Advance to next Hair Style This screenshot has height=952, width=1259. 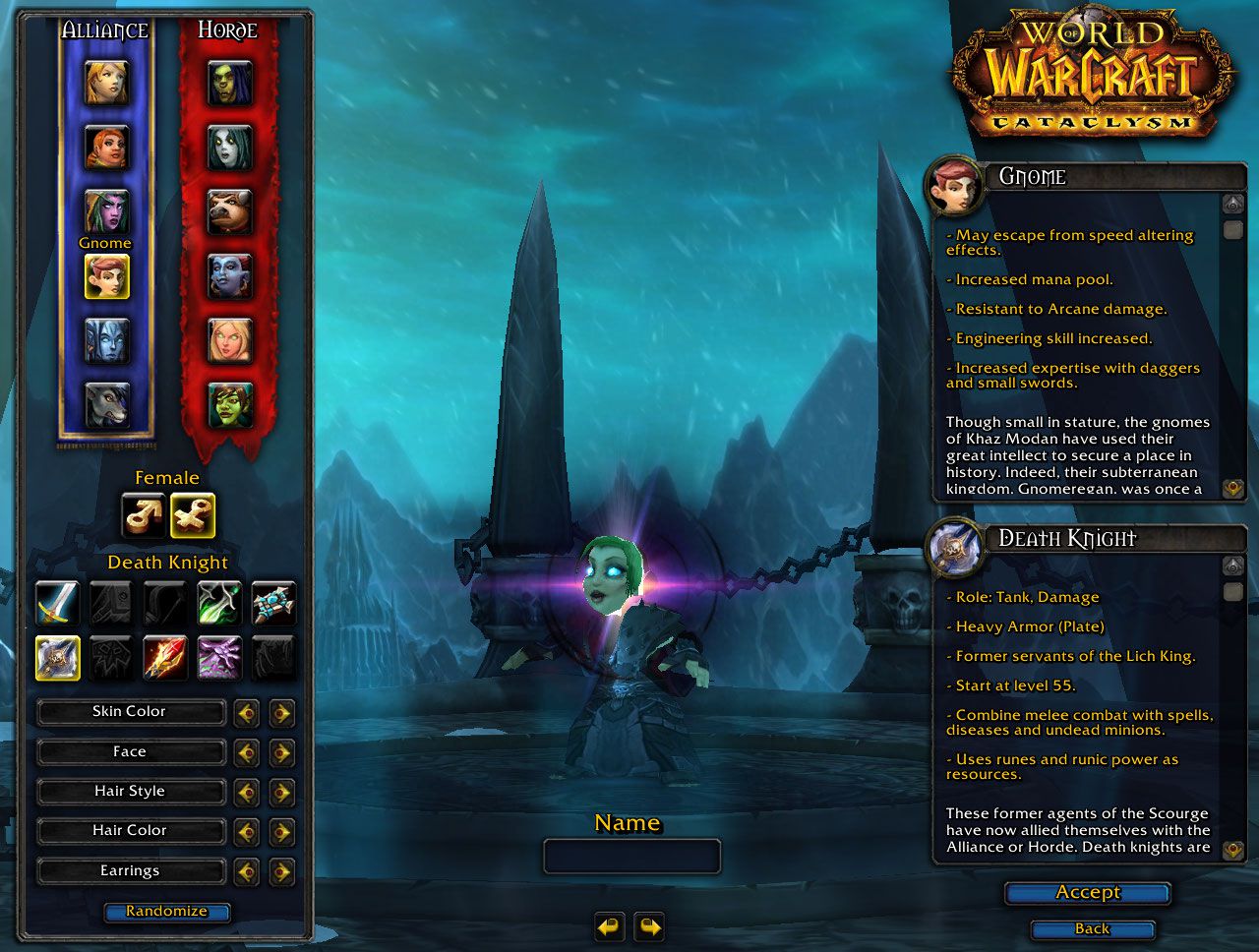tap(282, 792)
